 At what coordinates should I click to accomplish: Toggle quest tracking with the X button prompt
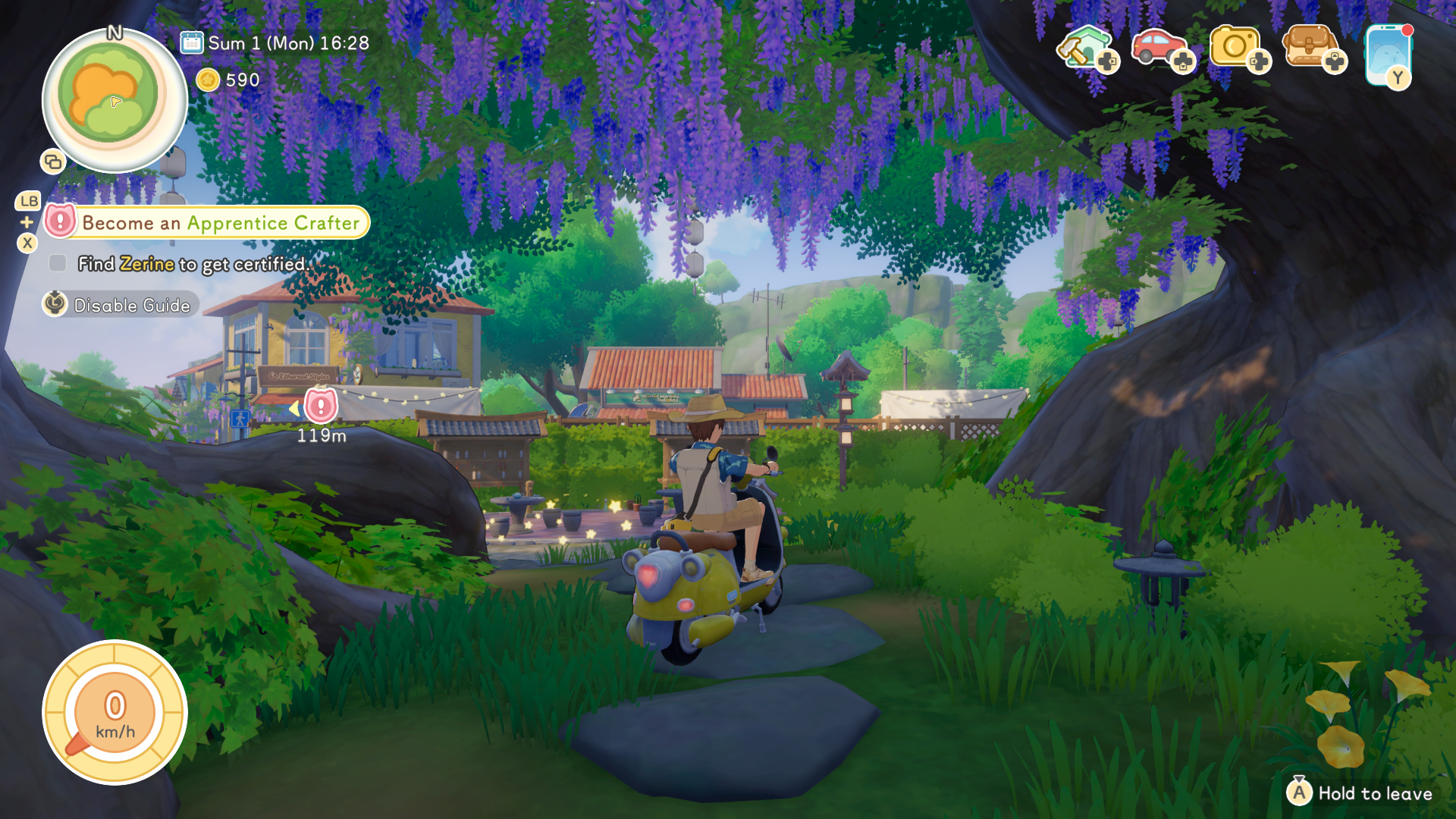28,244
